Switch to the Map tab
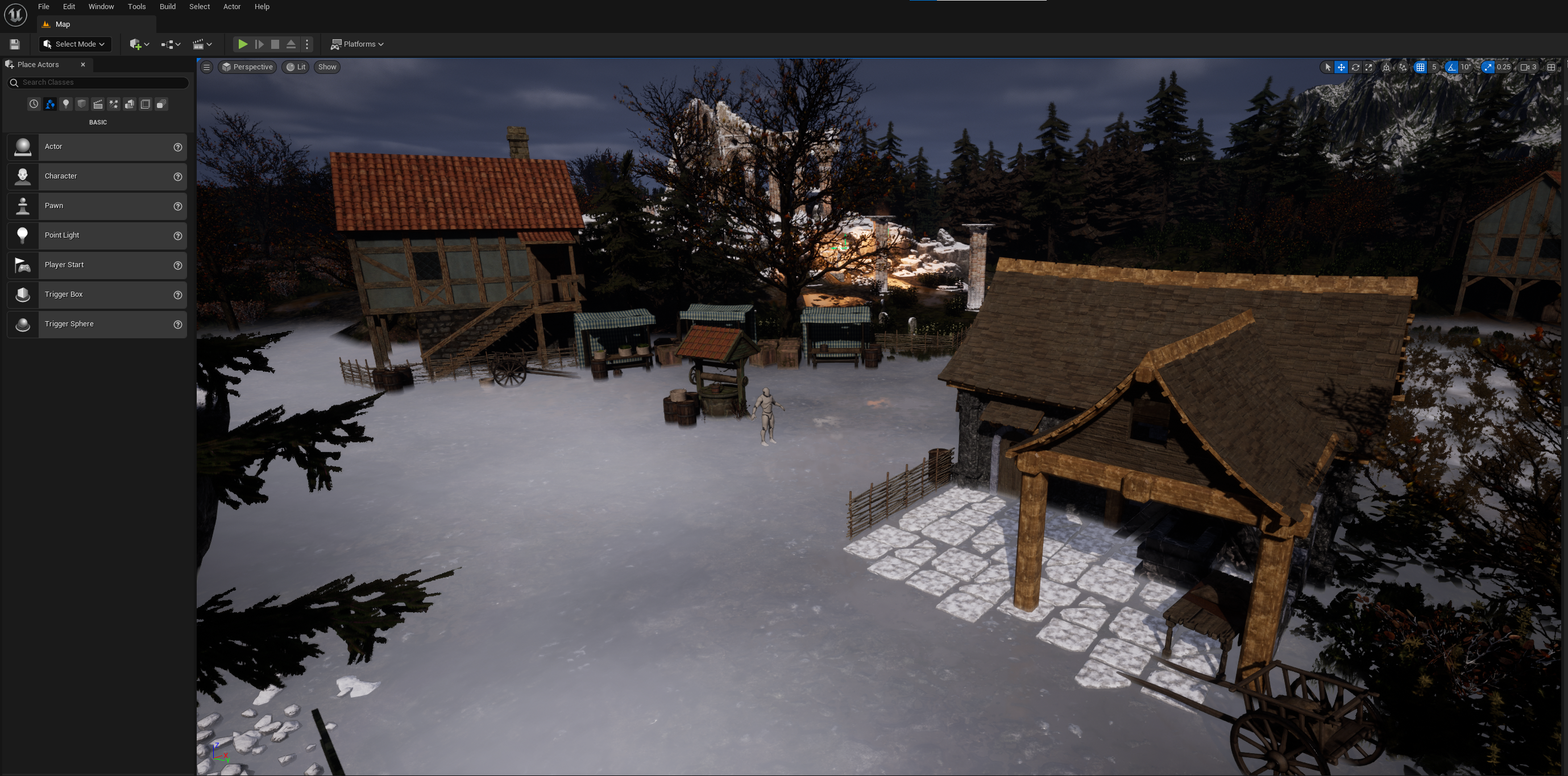This screenshot has height=776, width=1568. click(x=62, y=24)
